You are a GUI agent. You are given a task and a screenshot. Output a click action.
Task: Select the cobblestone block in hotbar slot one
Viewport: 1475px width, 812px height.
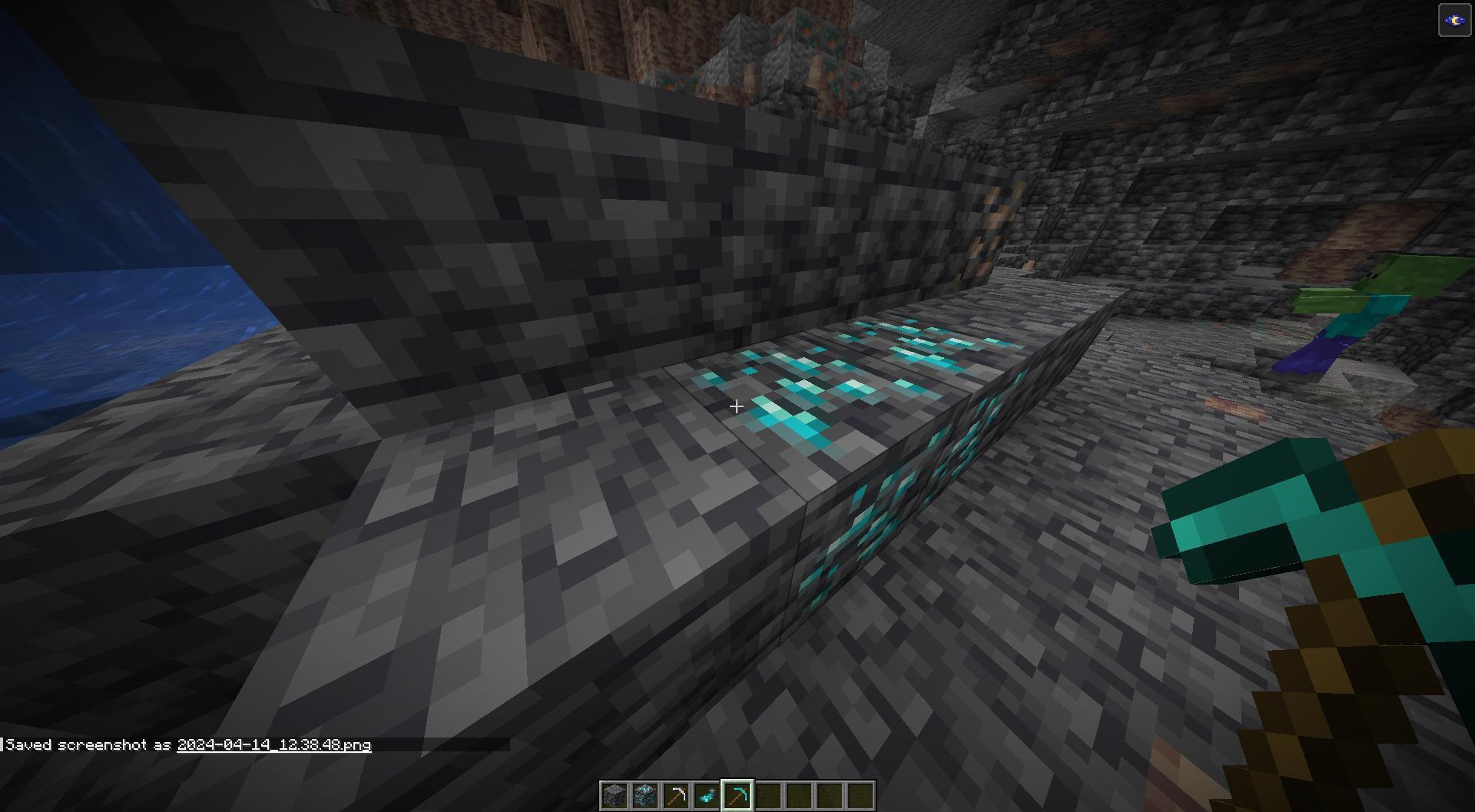[613, 795]
